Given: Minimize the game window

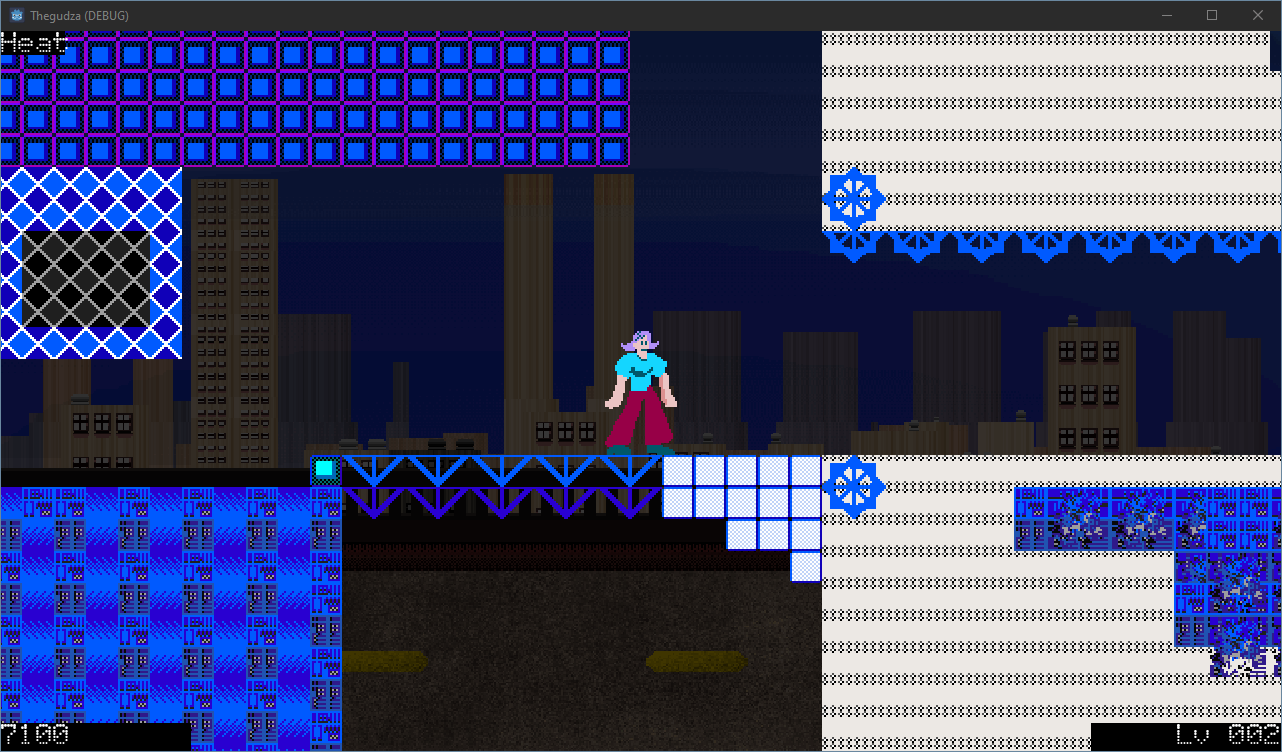Looking at the screenshot, I should coord(1166,15).
